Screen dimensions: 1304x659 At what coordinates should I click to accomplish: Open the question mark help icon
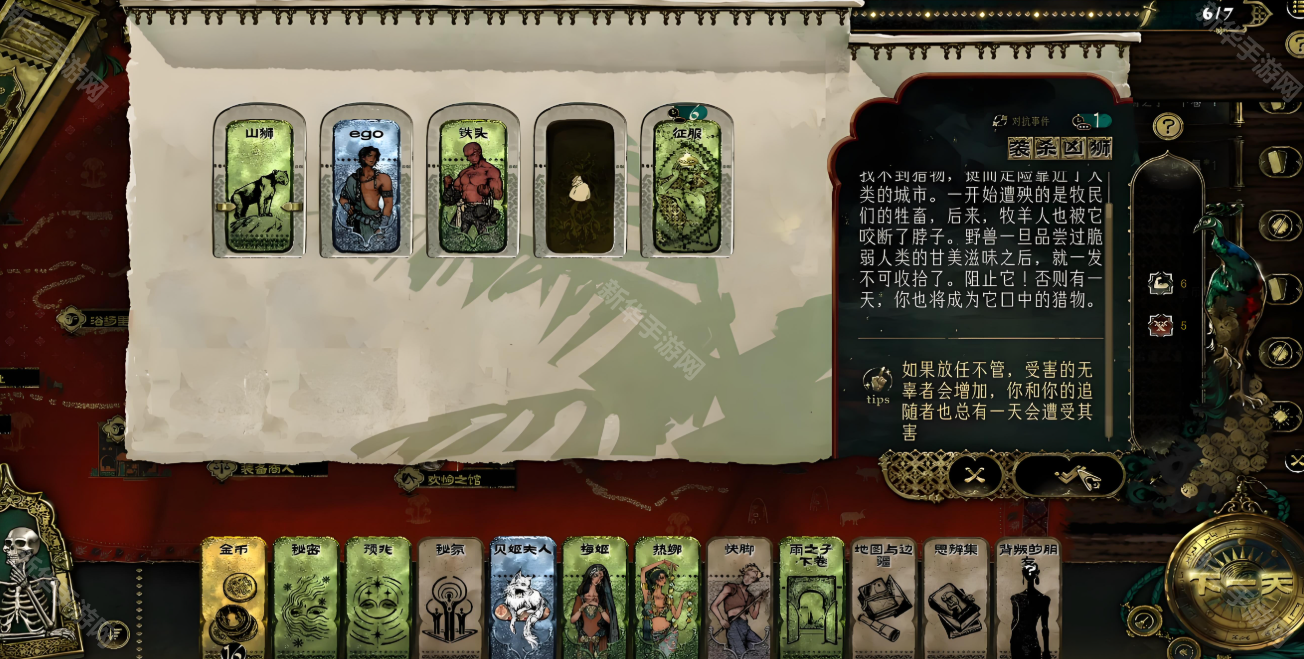pyautogui.click(x=1167, y=127)
